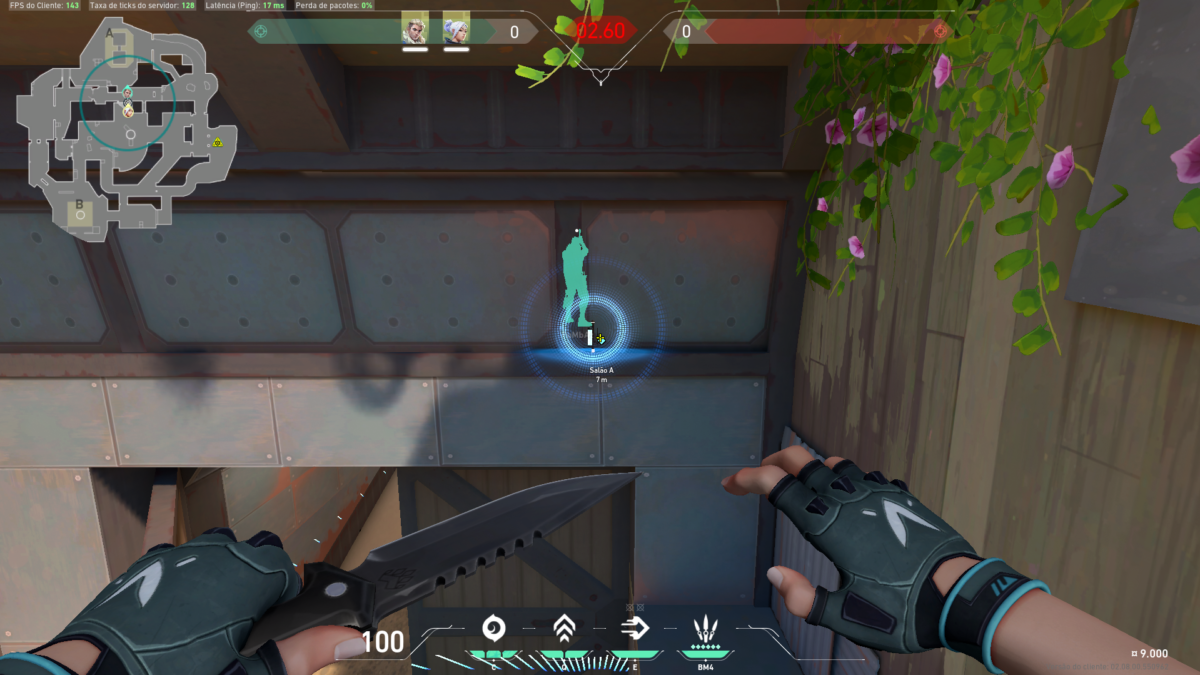Viewport: 1200px width, 675px height.
Task: Select the white-haired Jett portrait
Action: tap(456, 27)
